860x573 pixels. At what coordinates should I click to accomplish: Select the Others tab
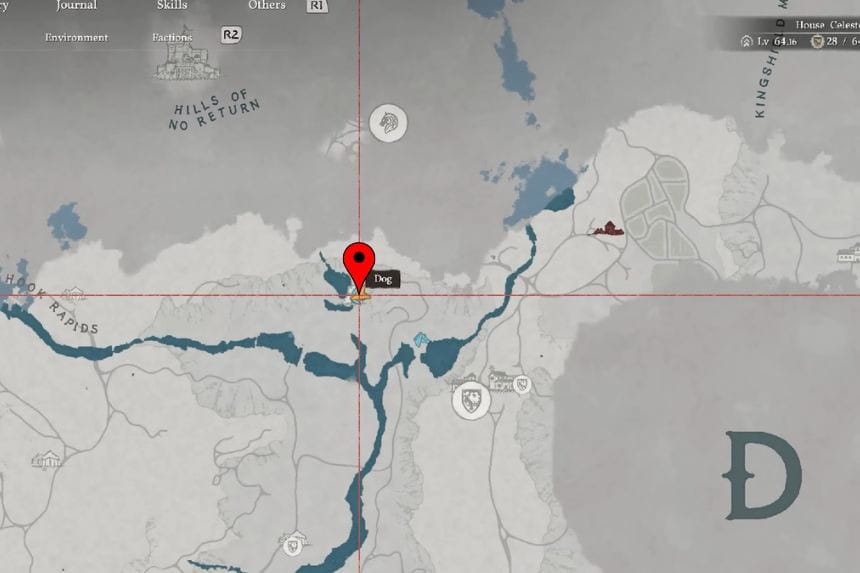click(x=267, y=6)
